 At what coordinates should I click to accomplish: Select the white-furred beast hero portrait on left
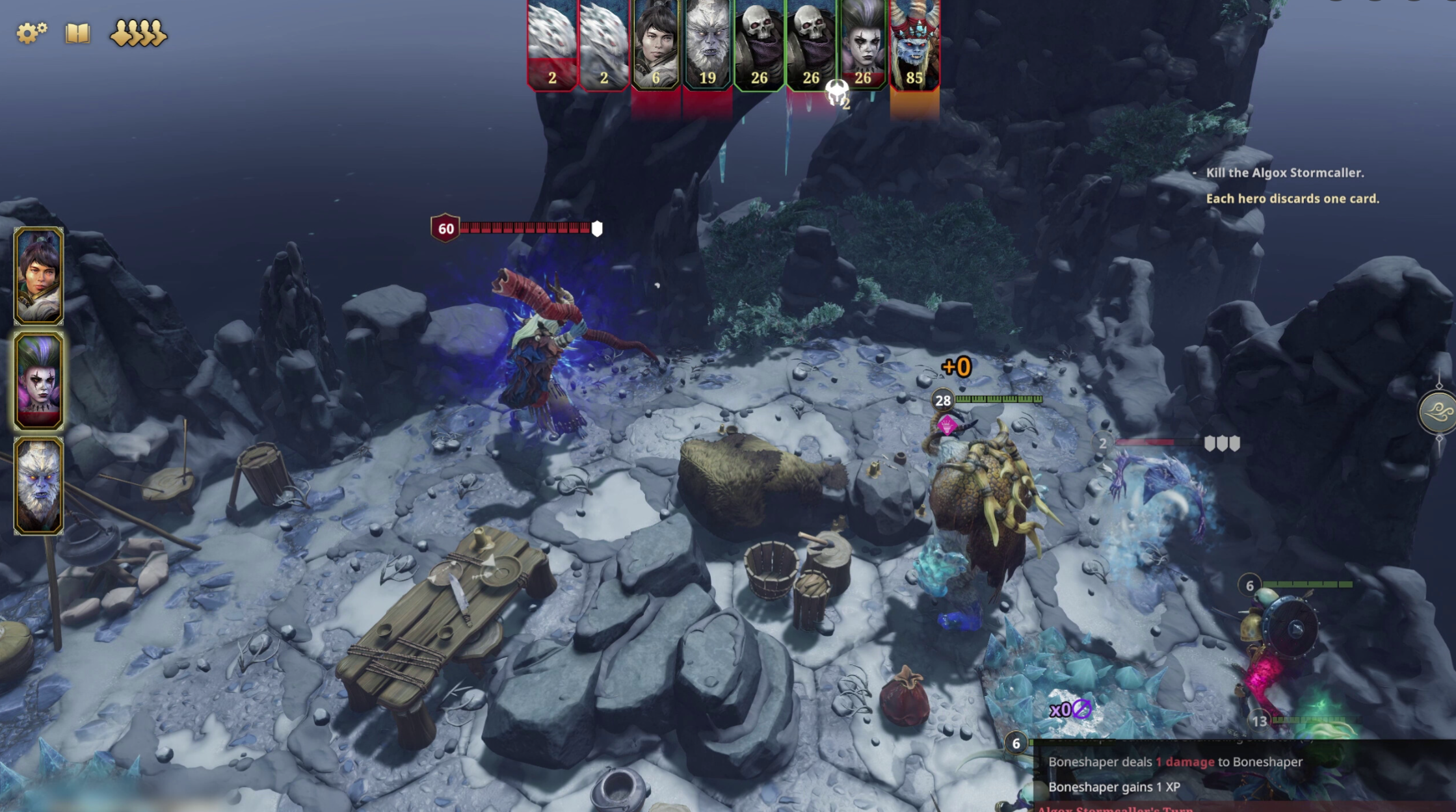tap(39, 486)
